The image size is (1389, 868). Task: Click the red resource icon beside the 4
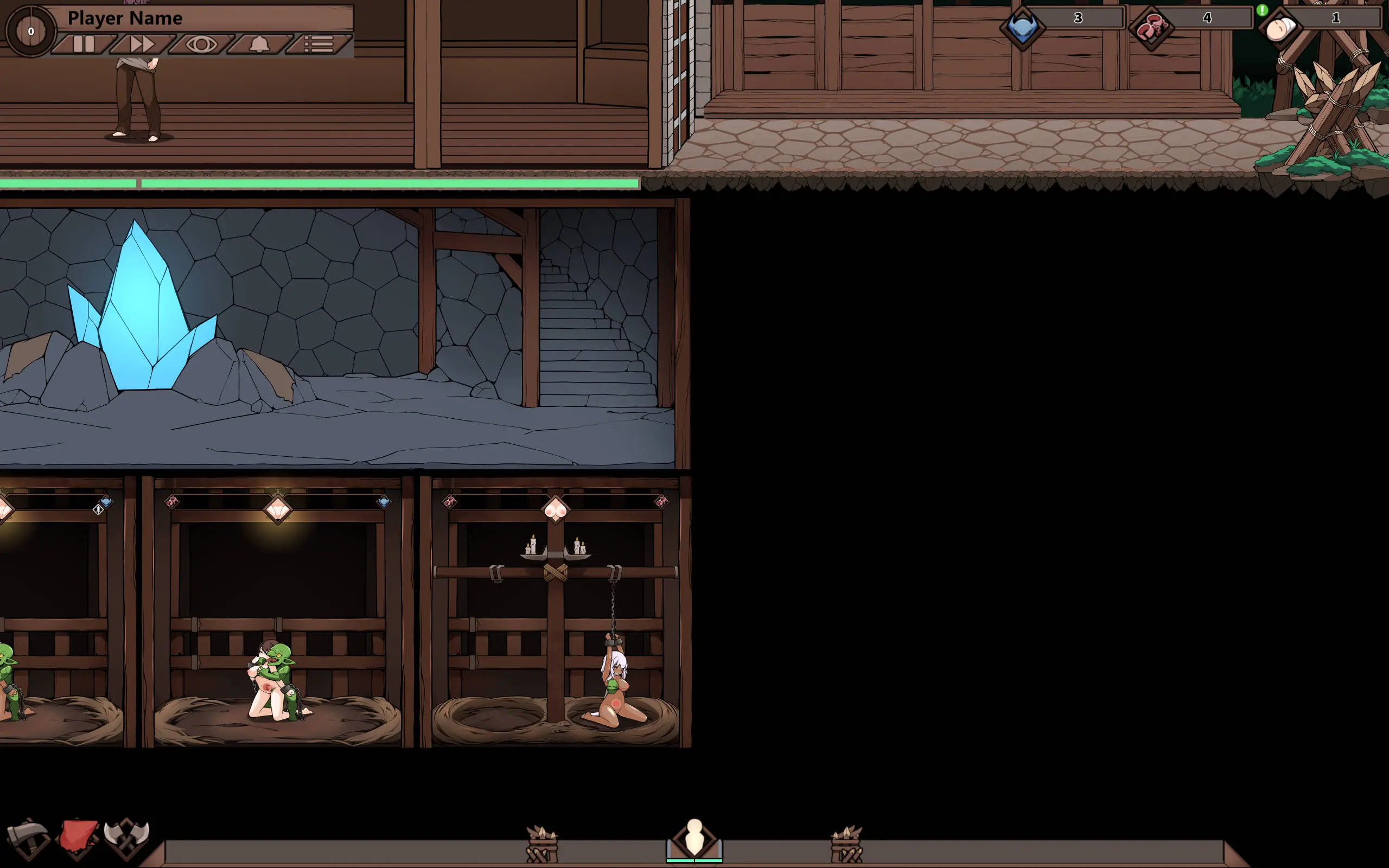1151,28
